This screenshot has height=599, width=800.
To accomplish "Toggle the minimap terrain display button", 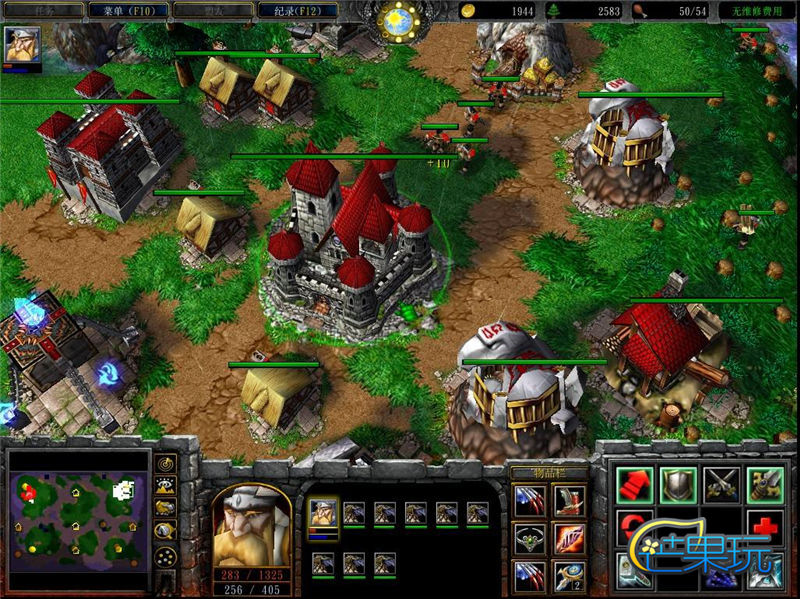I will [166, 486].
